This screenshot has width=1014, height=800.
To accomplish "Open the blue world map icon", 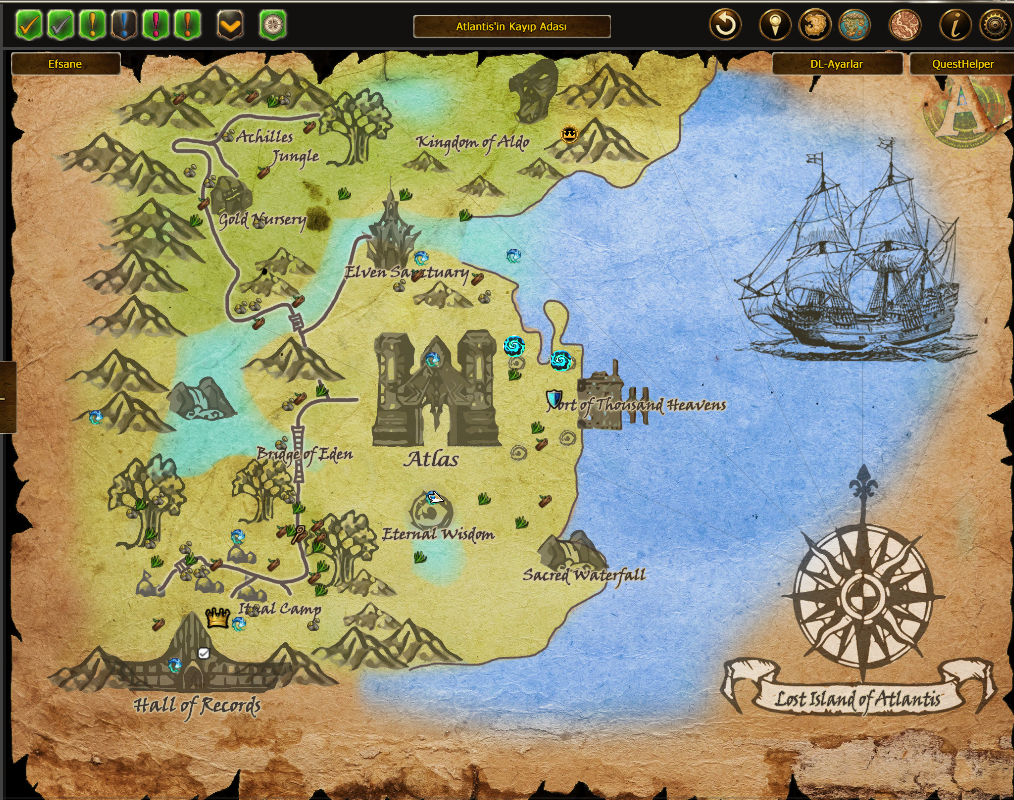I will click(x=854, y=24).
